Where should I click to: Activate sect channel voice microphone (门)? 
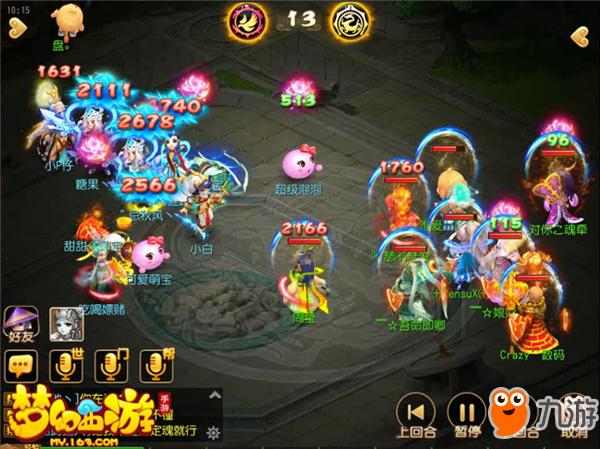[x=109, y=366]
